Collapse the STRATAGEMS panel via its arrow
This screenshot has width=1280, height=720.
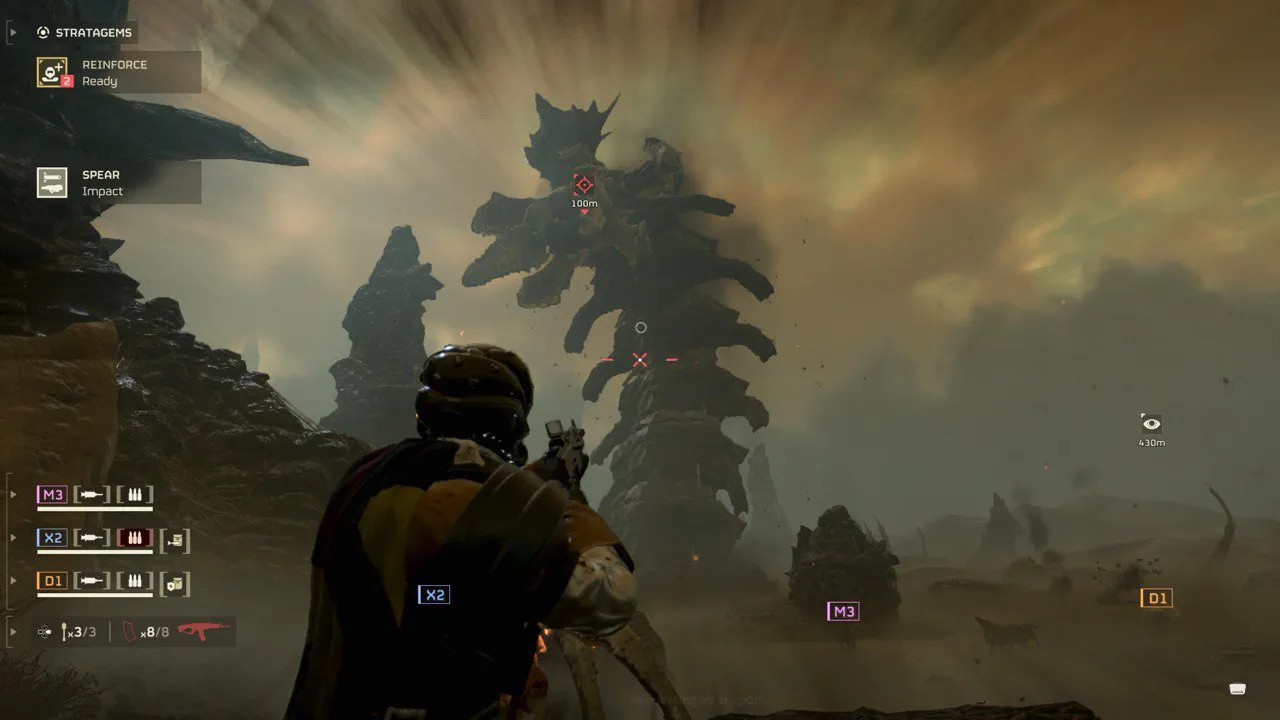12,31
